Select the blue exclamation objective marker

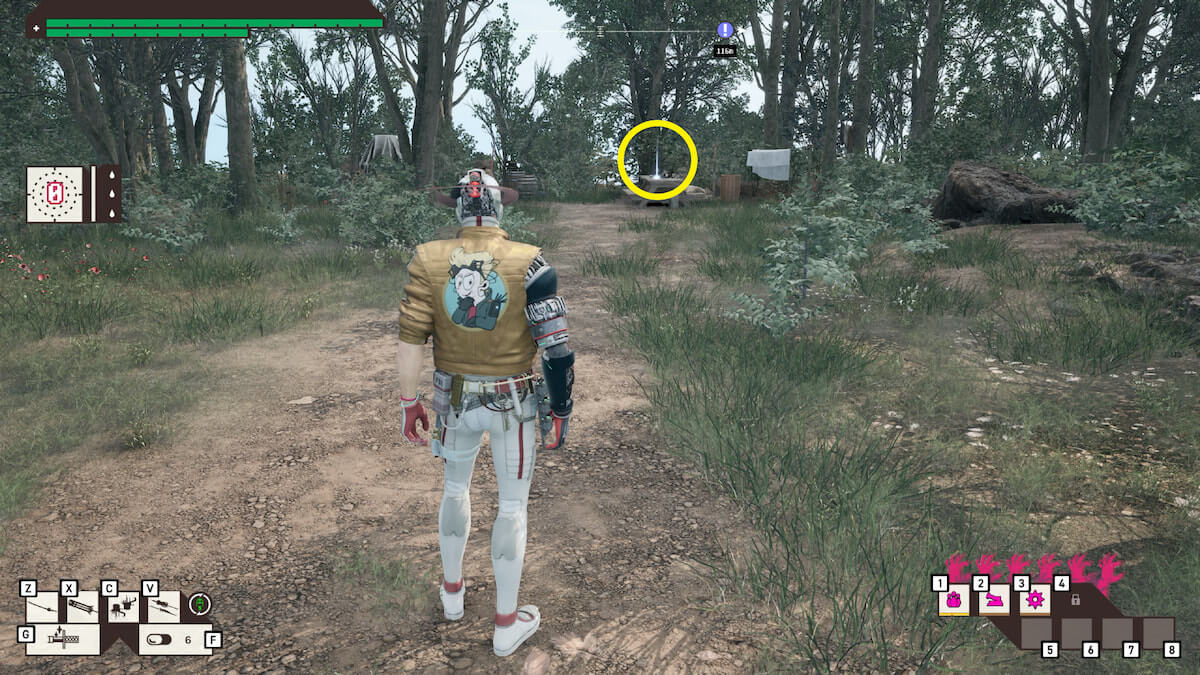point(725,30)
